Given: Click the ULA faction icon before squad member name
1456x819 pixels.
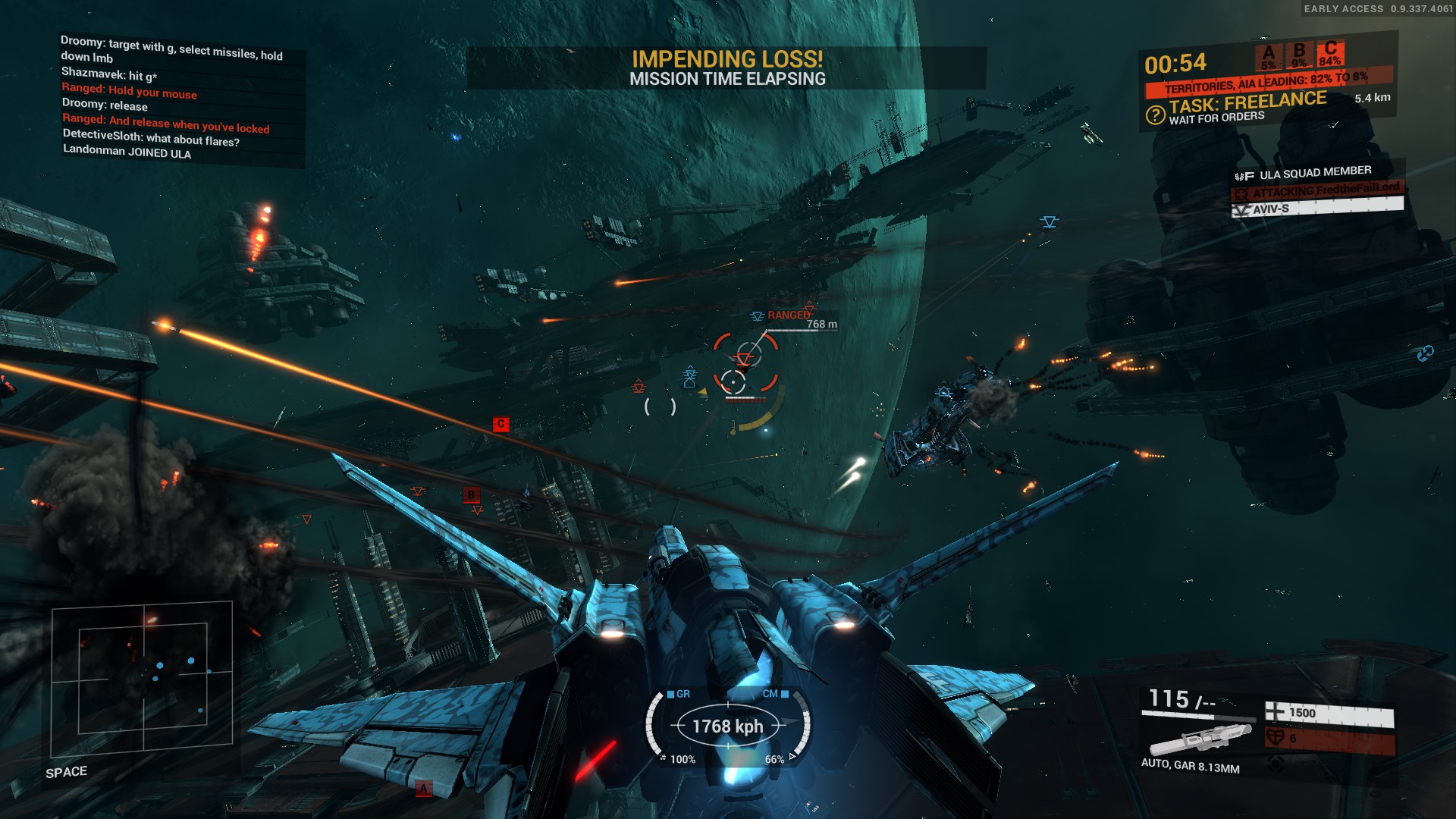Looking at the screenshot, I should click(x=1244, y=175).
